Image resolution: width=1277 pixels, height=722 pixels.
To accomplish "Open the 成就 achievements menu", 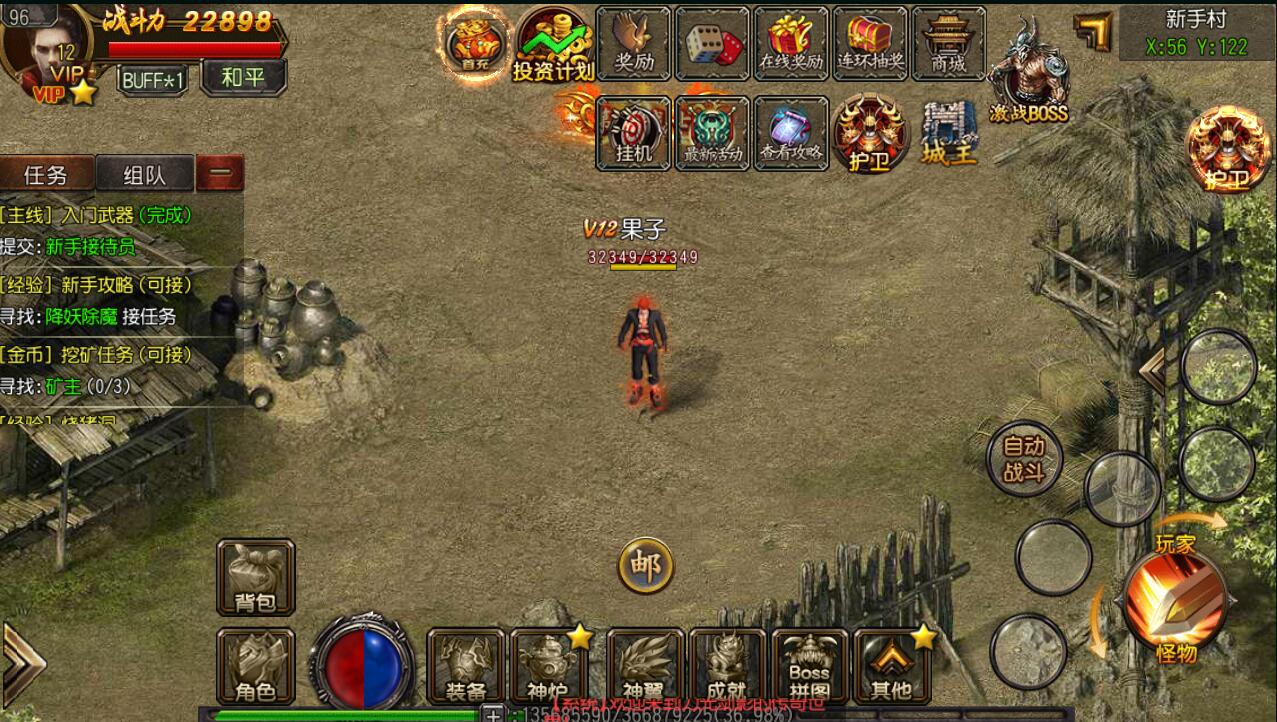I will (x=726, y=666).
